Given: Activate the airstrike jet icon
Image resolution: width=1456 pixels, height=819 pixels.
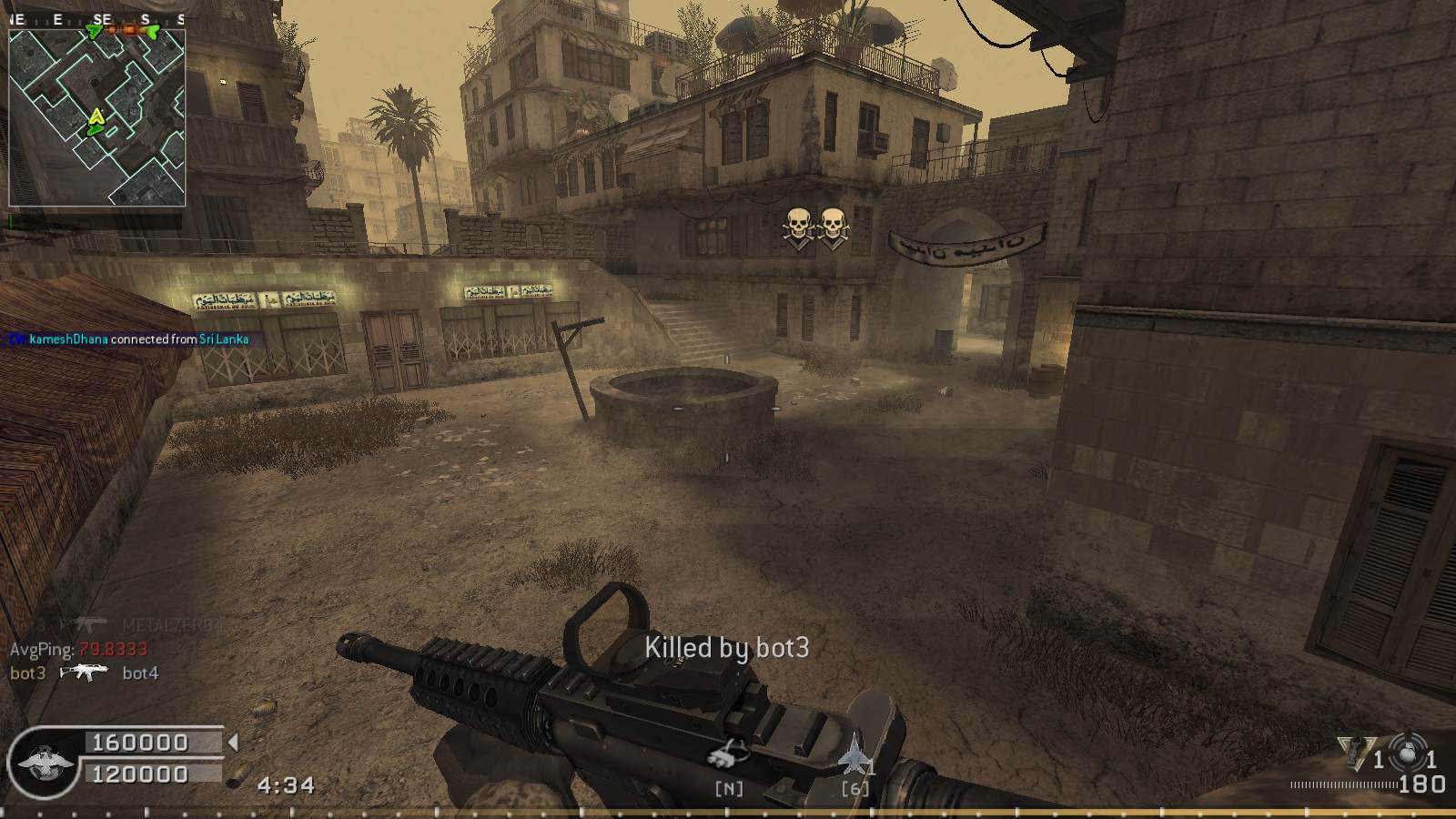Looking at the screenshot, I should point(854,757).
